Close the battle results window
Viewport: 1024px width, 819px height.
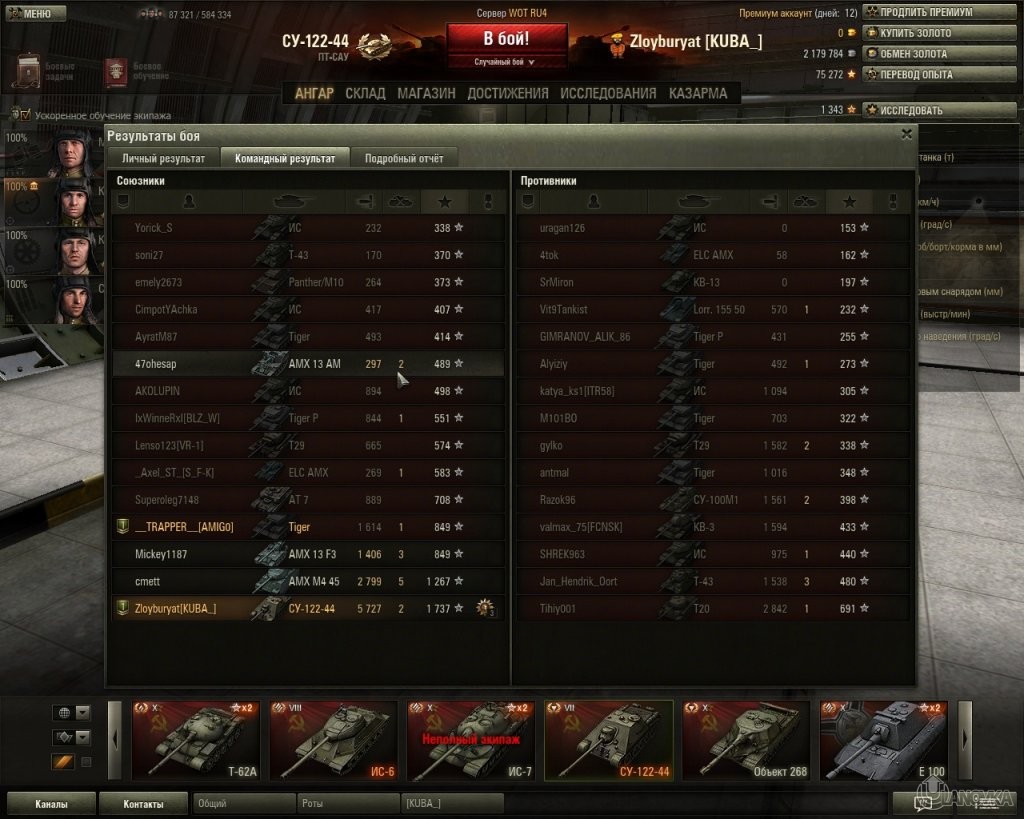pos(907,133)
